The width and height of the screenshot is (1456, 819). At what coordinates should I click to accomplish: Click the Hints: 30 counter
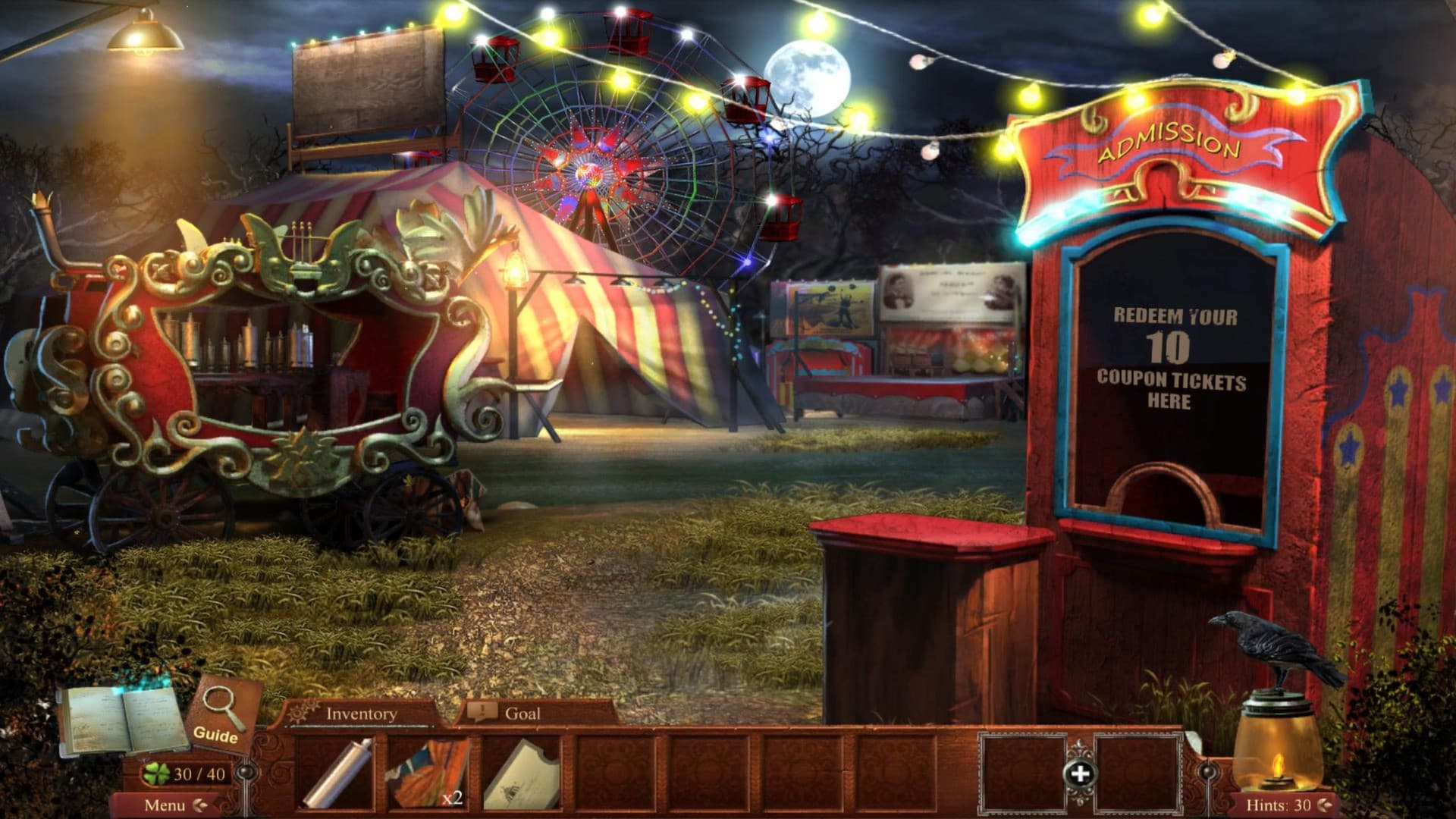coord(1282,804)
